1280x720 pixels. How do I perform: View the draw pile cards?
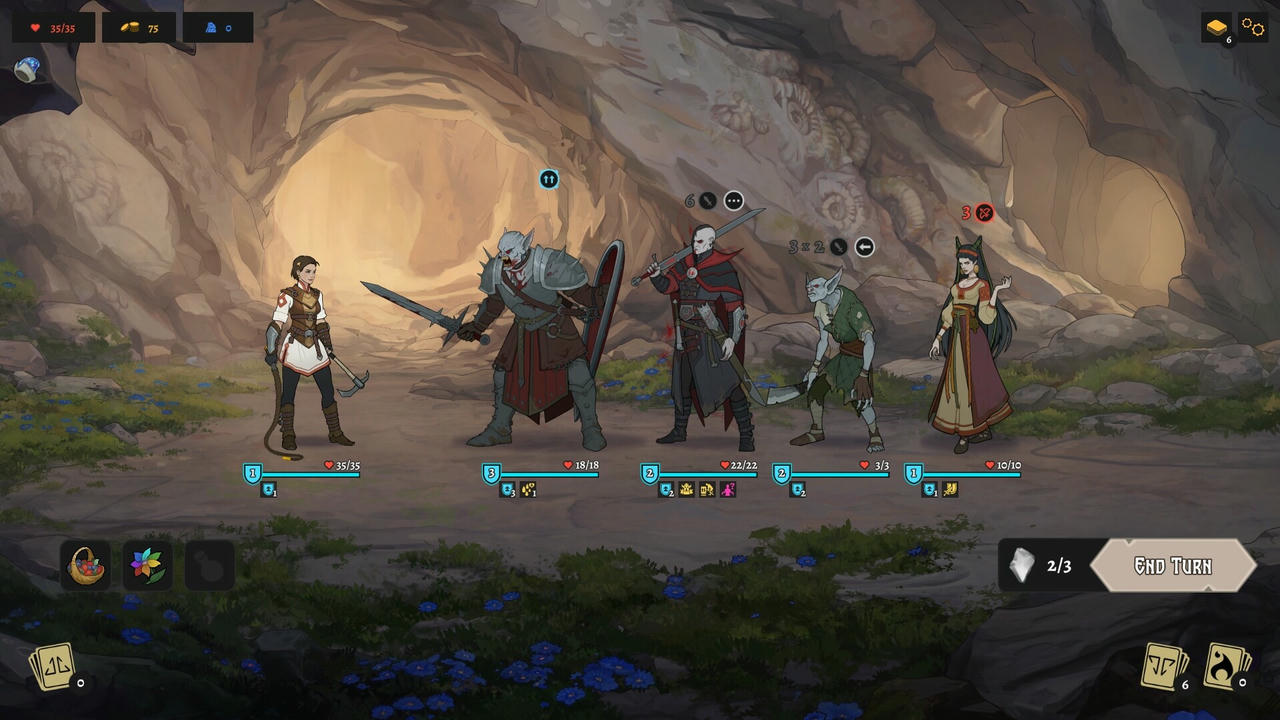pyautogui.click(x=1166, y=666)
